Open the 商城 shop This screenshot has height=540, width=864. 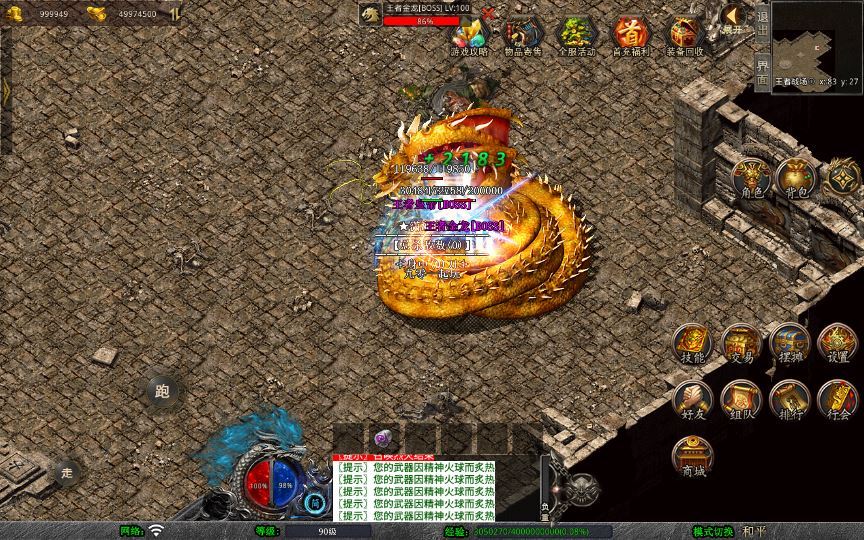coord(692,457)
